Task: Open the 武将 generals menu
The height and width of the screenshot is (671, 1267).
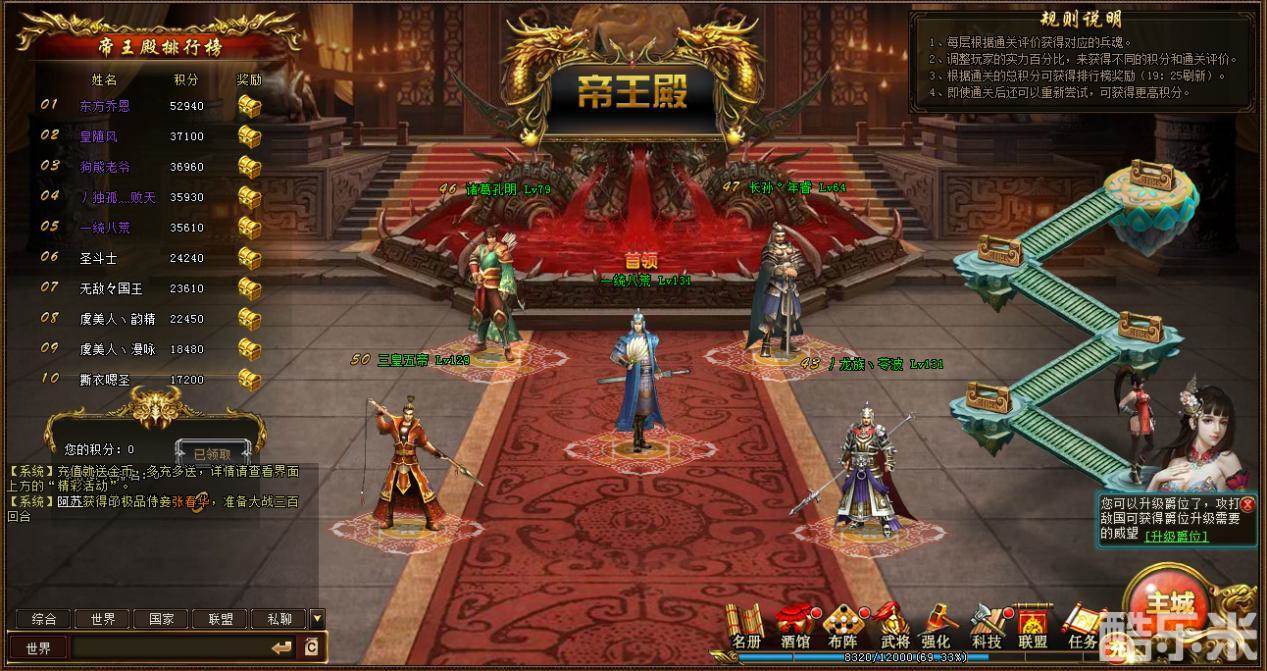Action: pos(893,624)
